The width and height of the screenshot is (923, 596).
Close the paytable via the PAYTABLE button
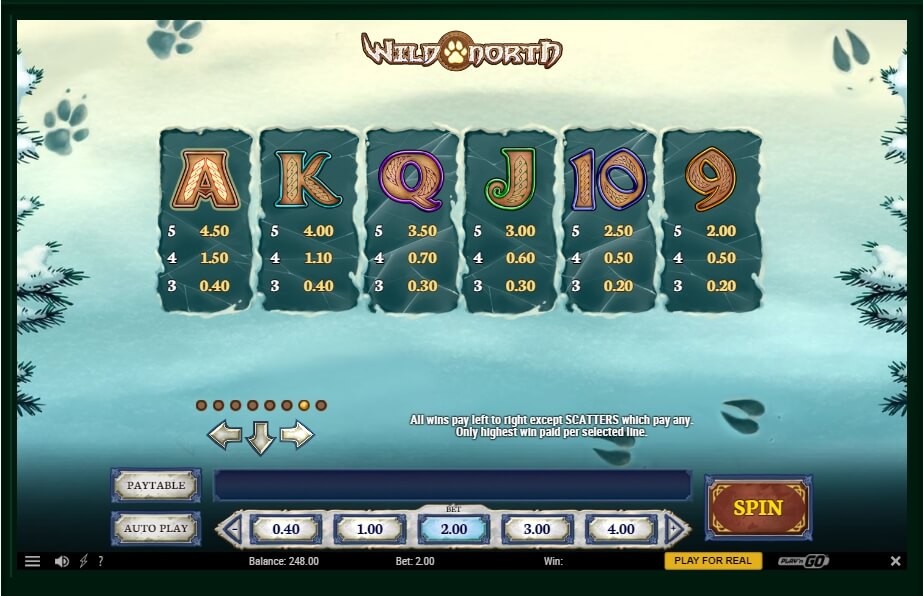tap(156, 485)
